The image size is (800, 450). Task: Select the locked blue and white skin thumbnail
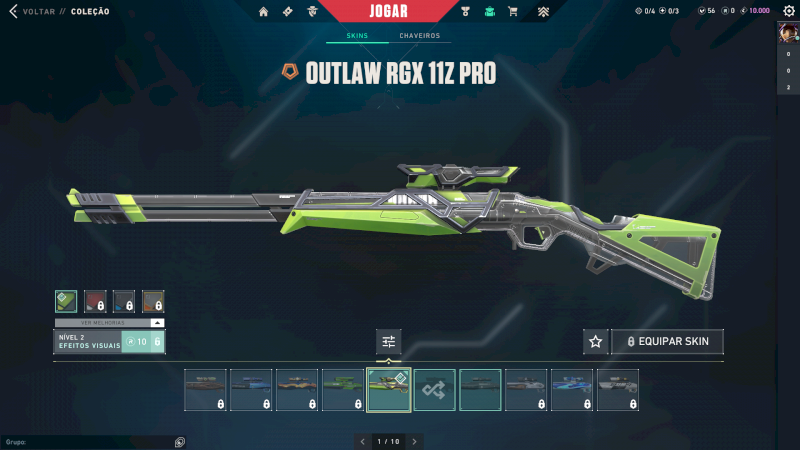(x=572, y=390)
